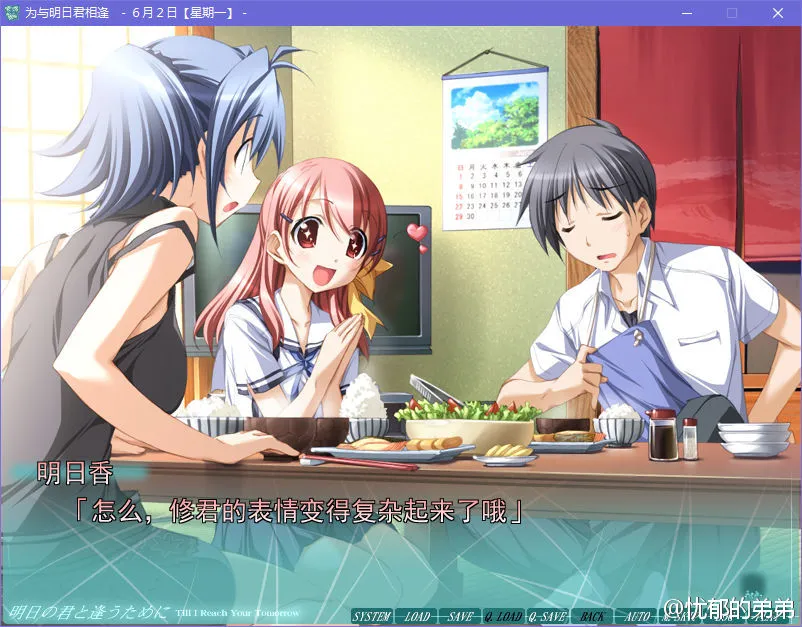
Task: Use the Q-SAVE quick save button
Action: tap(547, 616)
